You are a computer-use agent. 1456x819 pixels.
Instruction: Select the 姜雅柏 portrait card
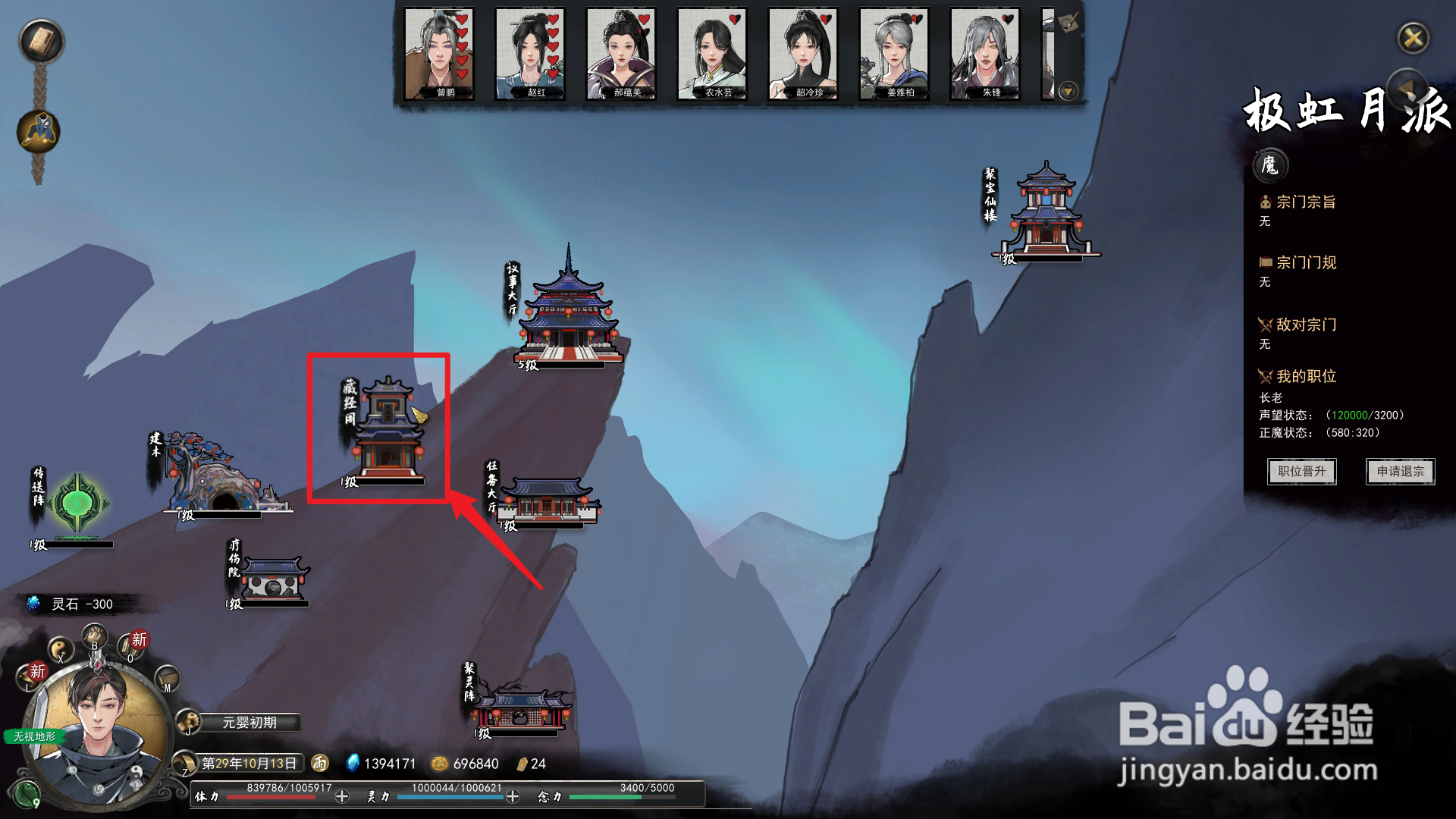pos(894,55)
